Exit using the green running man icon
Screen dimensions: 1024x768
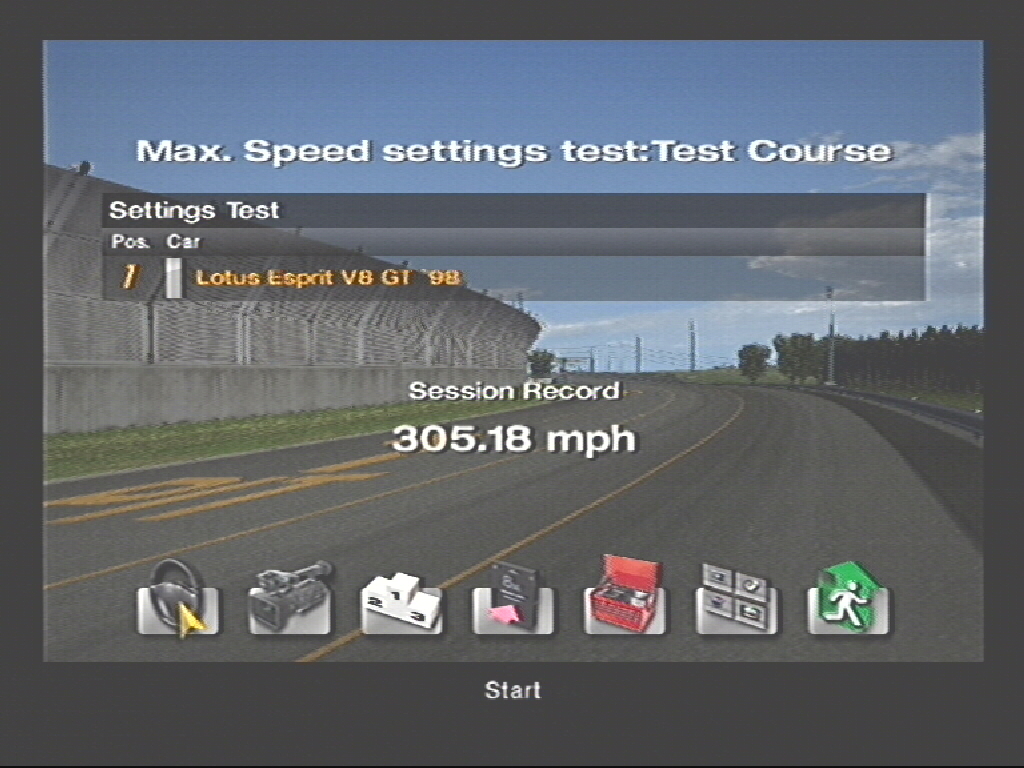848,599
